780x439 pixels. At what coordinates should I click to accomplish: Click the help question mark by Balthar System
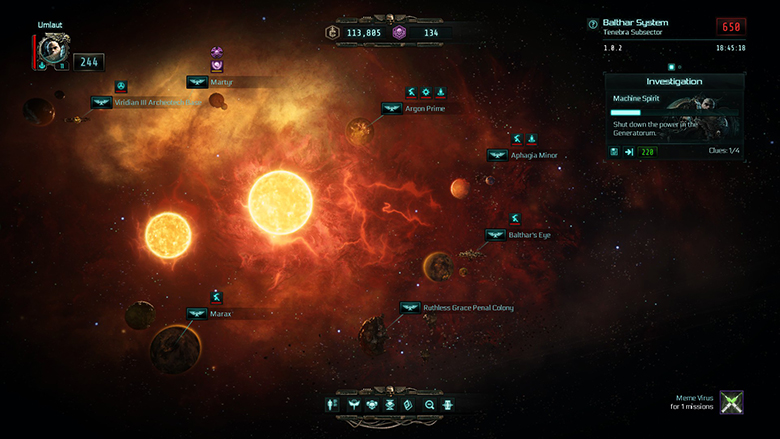(x=593, y=24)
